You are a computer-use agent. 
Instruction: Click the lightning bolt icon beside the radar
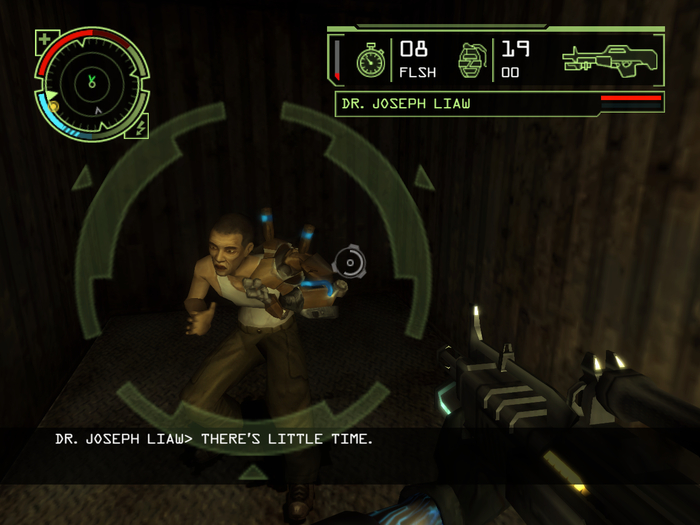point(140,126)
